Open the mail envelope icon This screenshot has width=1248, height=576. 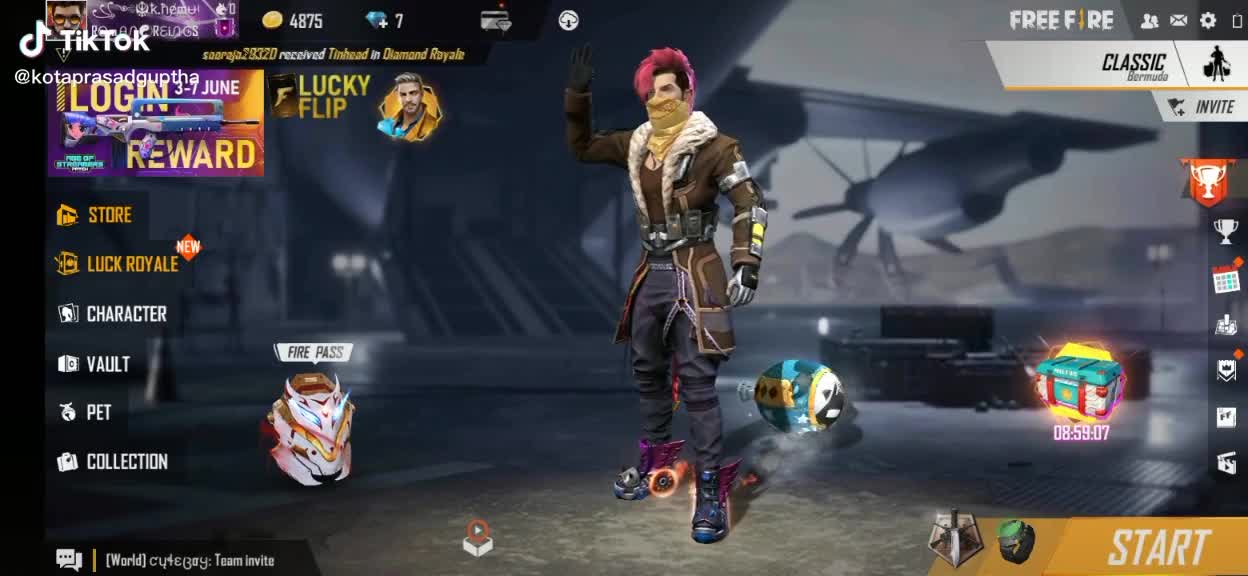pyautogui.click(x=1179, y=20)
